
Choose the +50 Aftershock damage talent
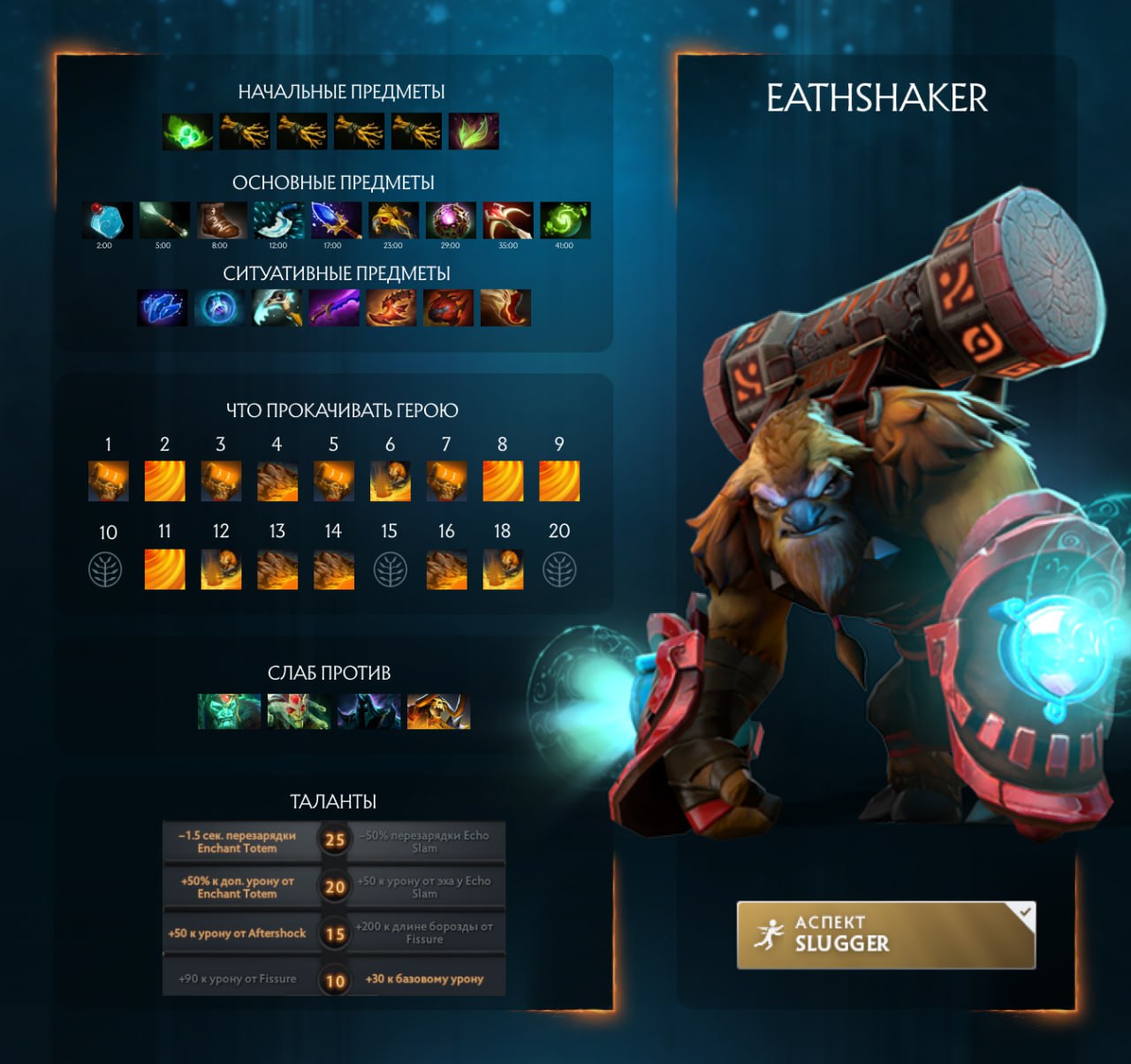238,933
